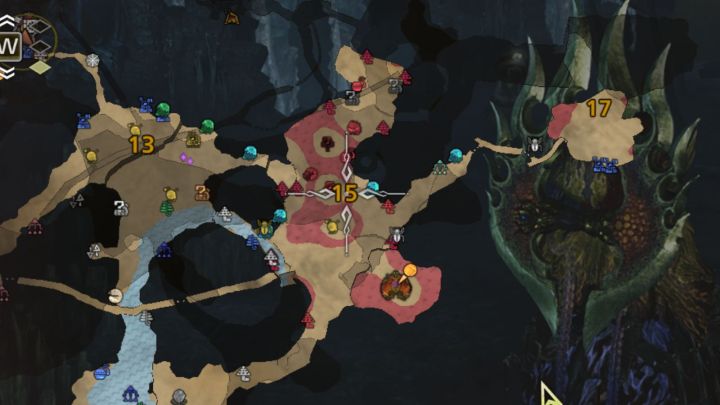This screenshot has height=405, width=720.
Task: Click the insect marker left of area 17
Action: click(x=535, y=147)
